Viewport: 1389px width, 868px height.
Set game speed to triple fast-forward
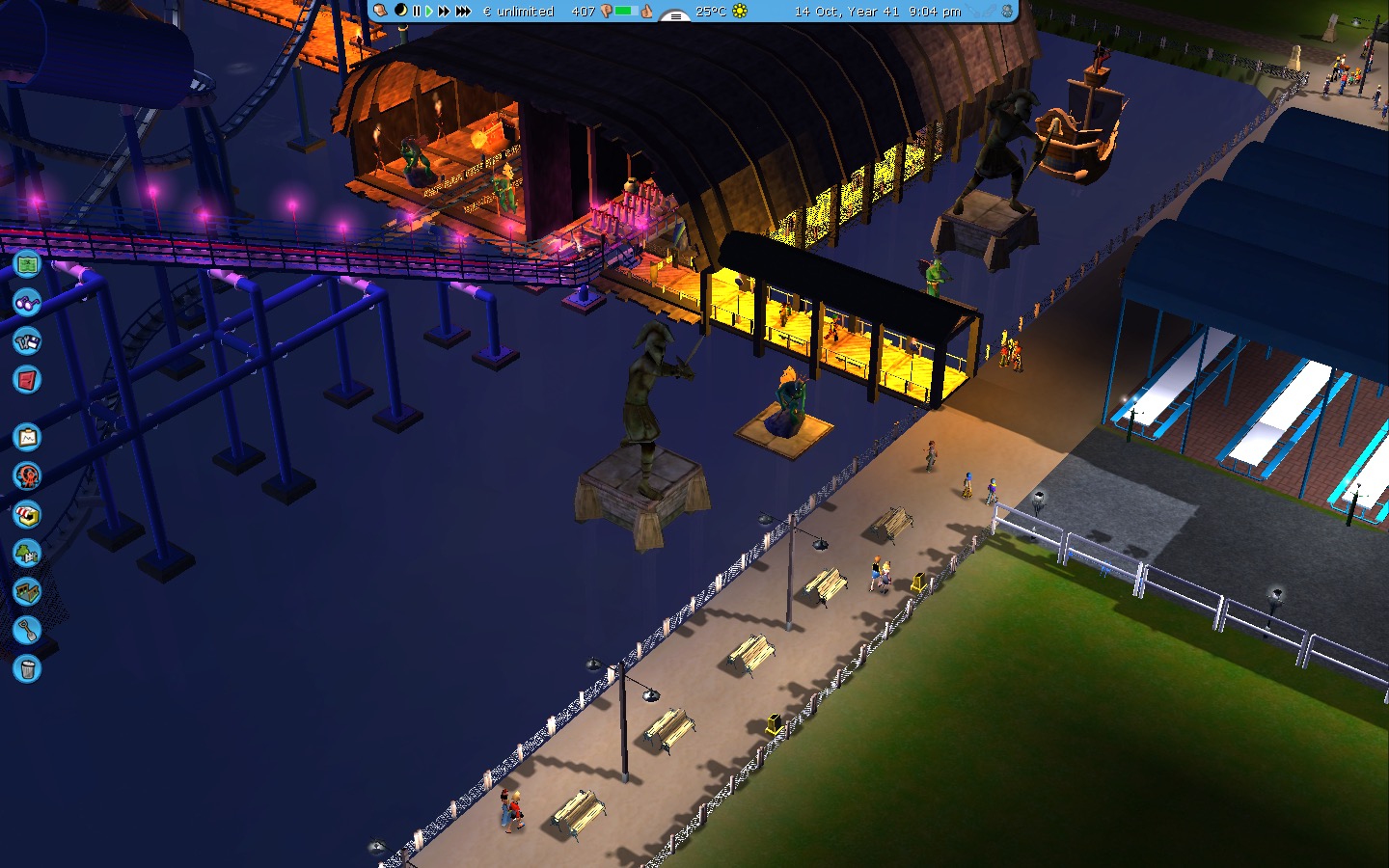click(463, 11)
